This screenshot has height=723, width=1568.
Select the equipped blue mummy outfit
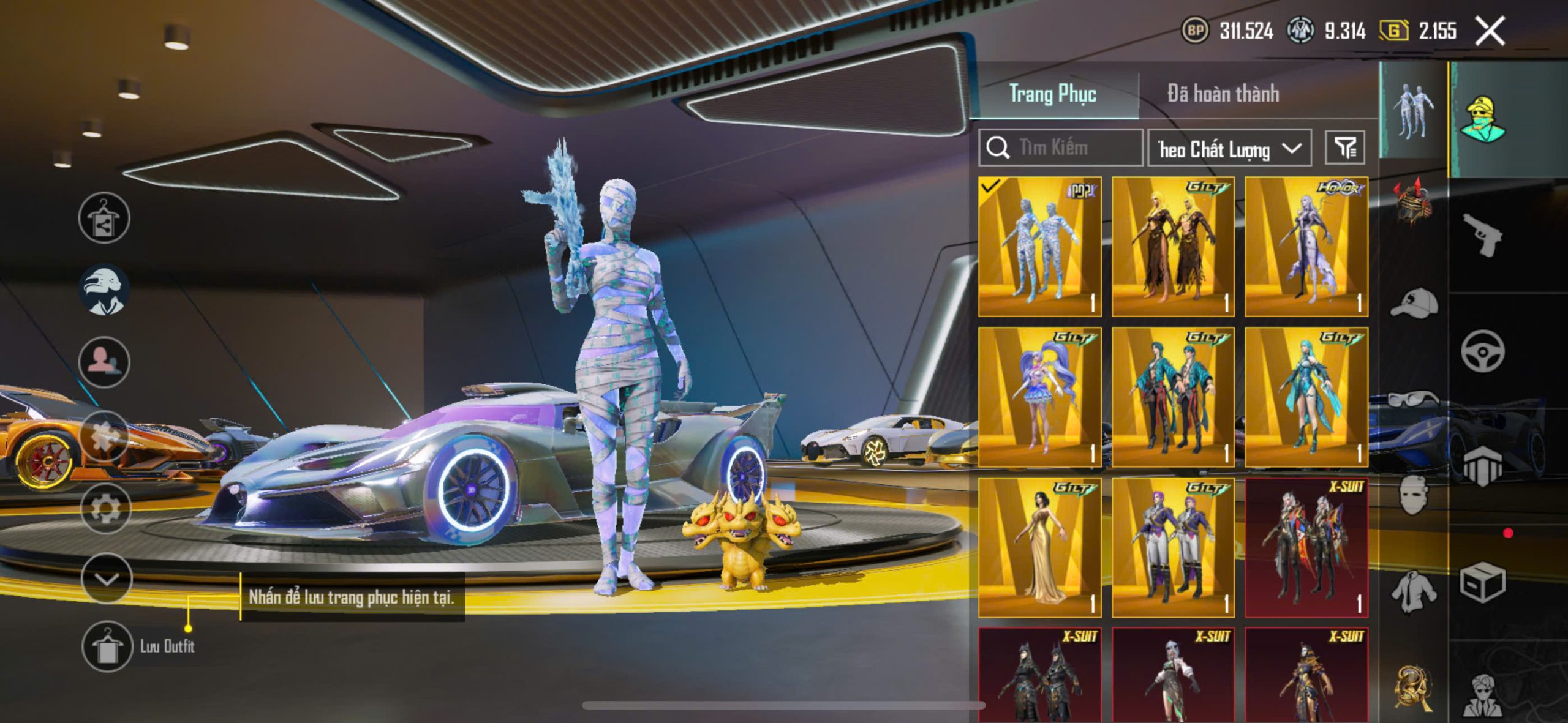click(1039, 247)
